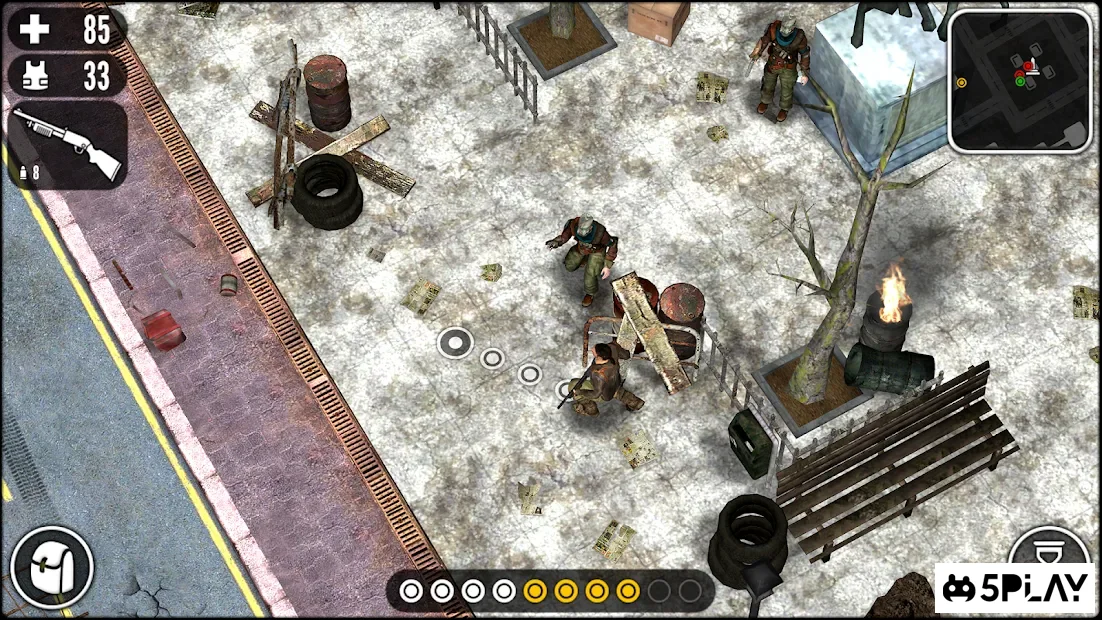This screenshot has height=620, width=1102.
Task: Click the 5PLAY watermark logo
Action: (1015, 589)
